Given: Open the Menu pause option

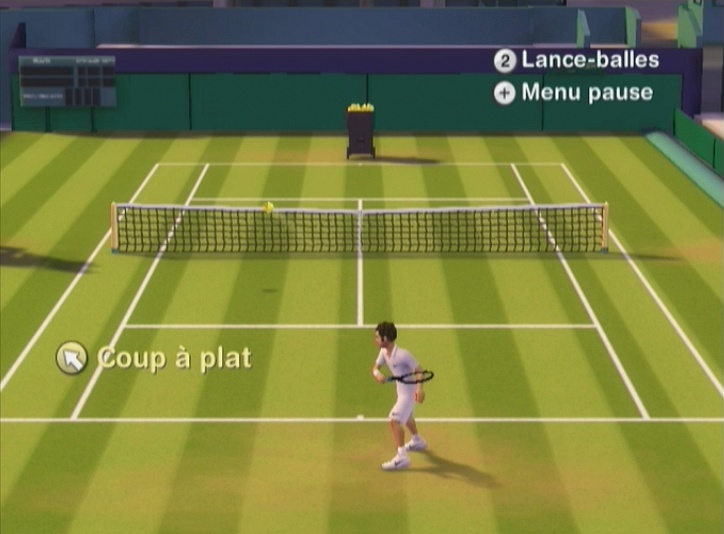Looking at the screenshot, I should pos(574,93).
